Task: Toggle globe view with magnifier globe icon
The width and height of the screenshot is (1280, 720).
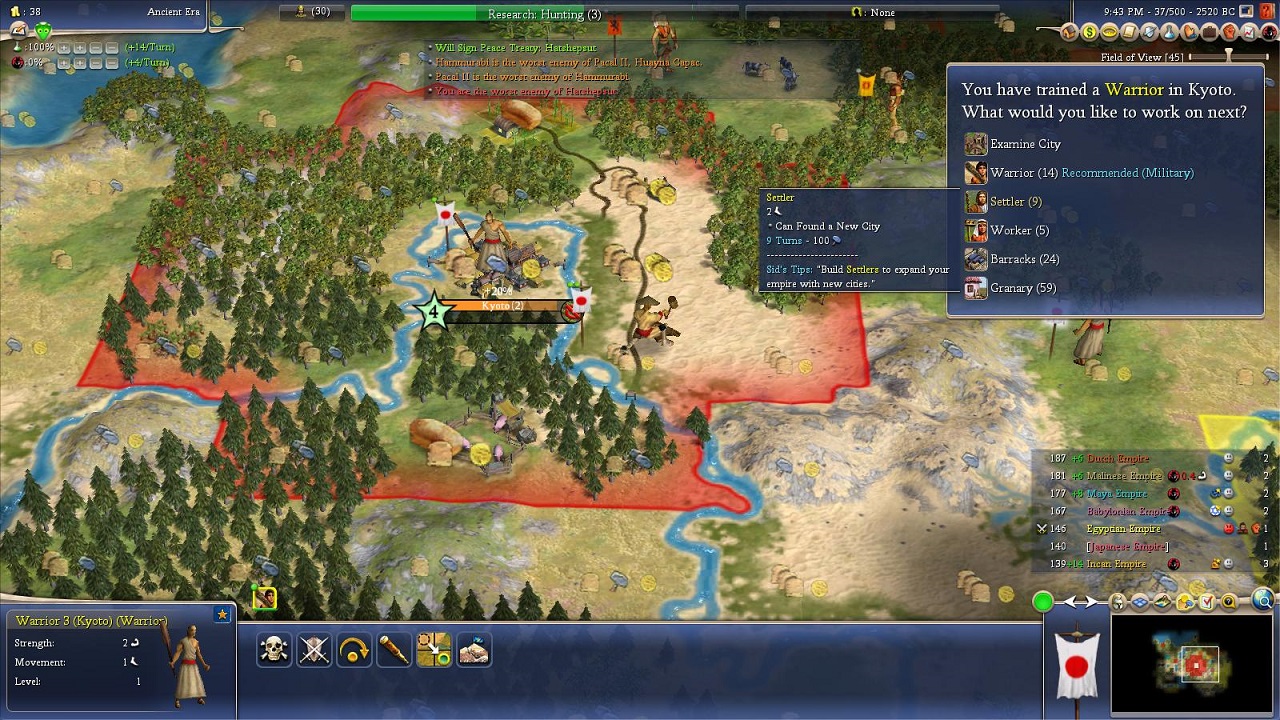Action: click(x=1263, y=601)
